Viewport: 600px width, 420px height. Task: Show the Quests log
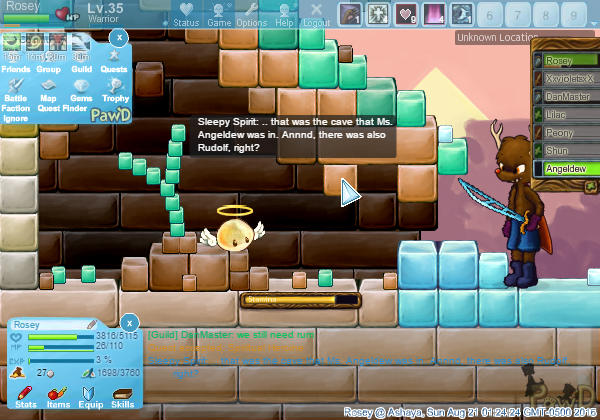[x=114, y=62]
